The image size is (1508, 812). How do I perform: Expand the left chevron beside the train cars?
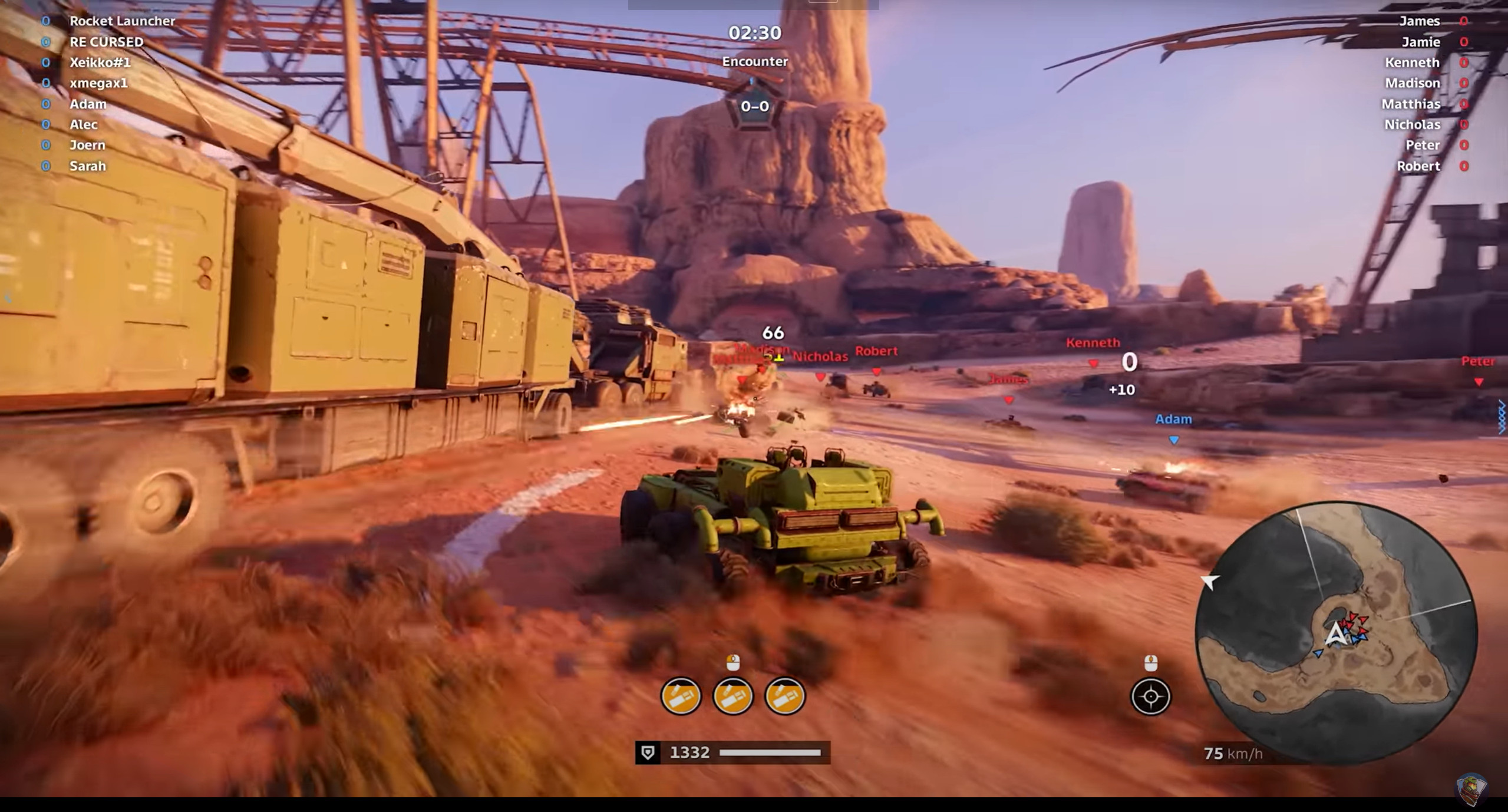point(8,296)
